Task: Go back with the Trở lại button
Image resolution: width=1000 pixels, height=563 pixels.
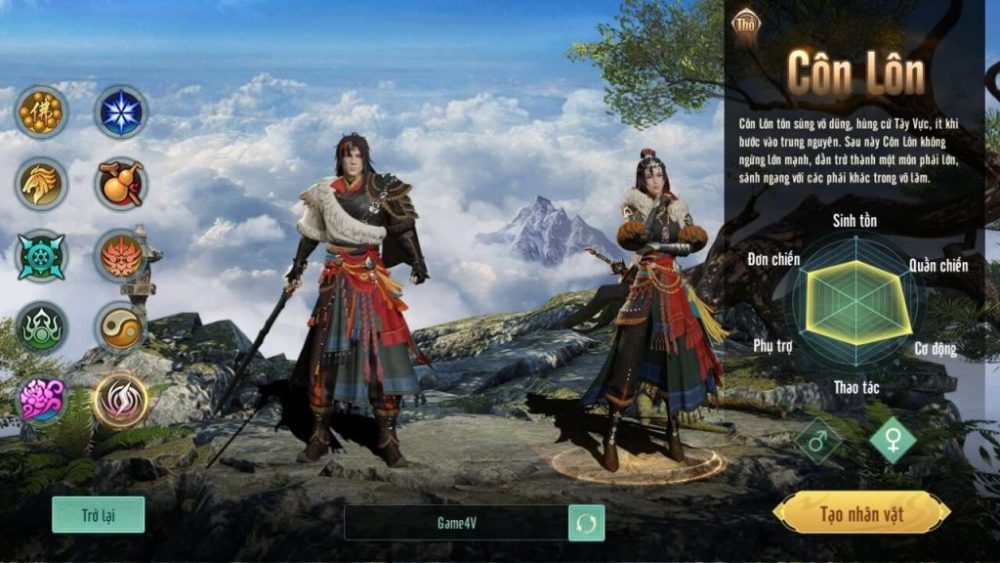Action: click(98, 515)
